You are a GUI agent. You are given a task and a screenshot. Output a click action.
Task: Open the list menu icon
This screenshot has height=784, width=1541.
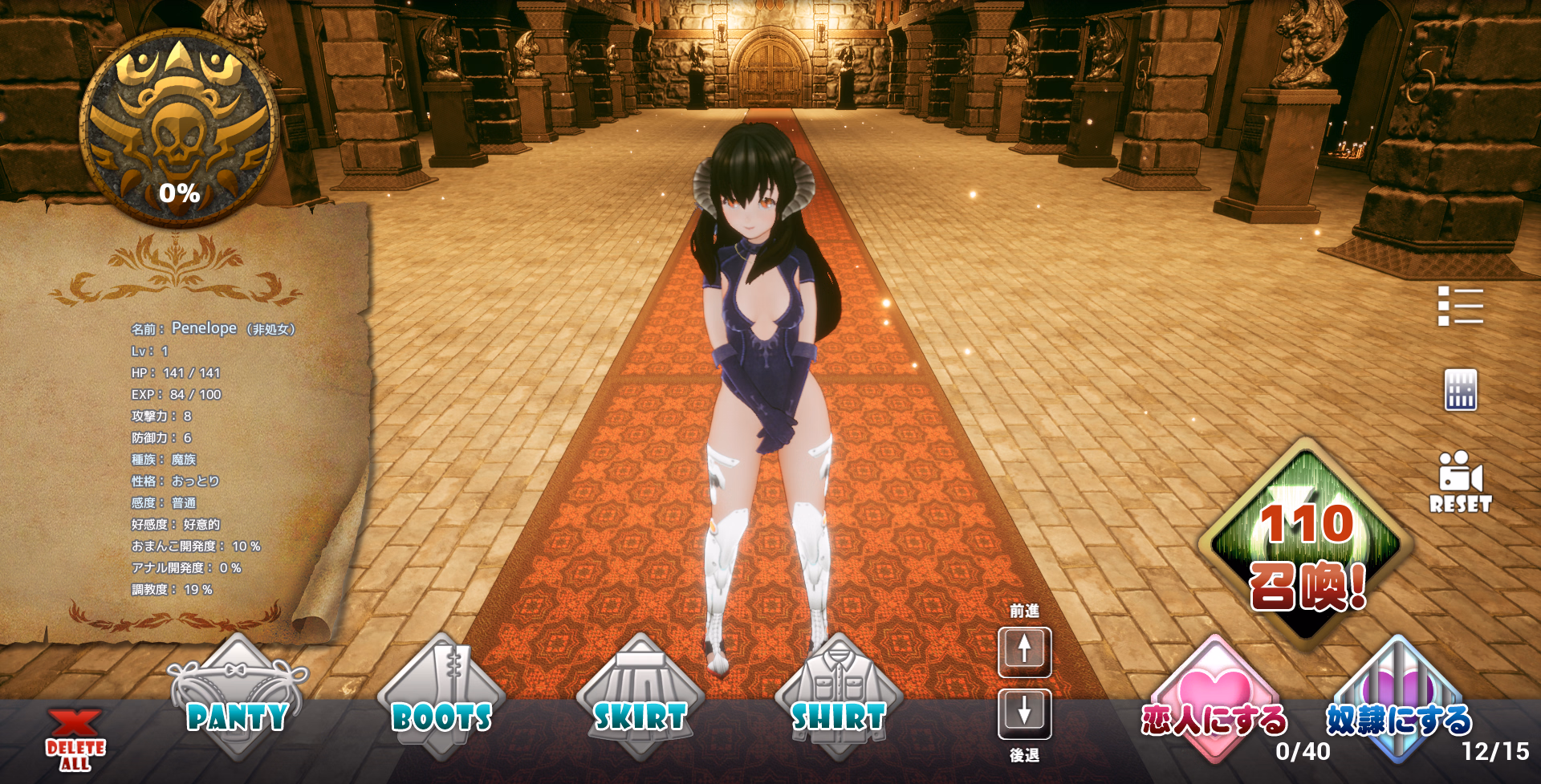click(1460, 306)
